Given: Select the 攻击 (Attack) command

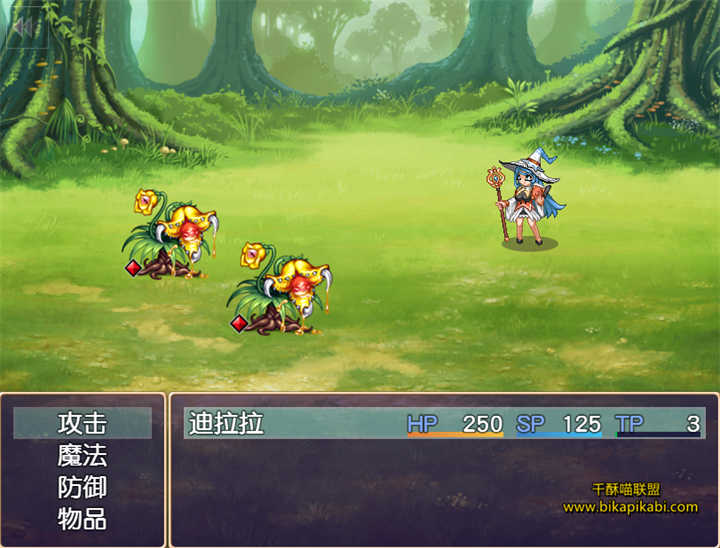Looking at the screenshot, I should click(82, 423).
